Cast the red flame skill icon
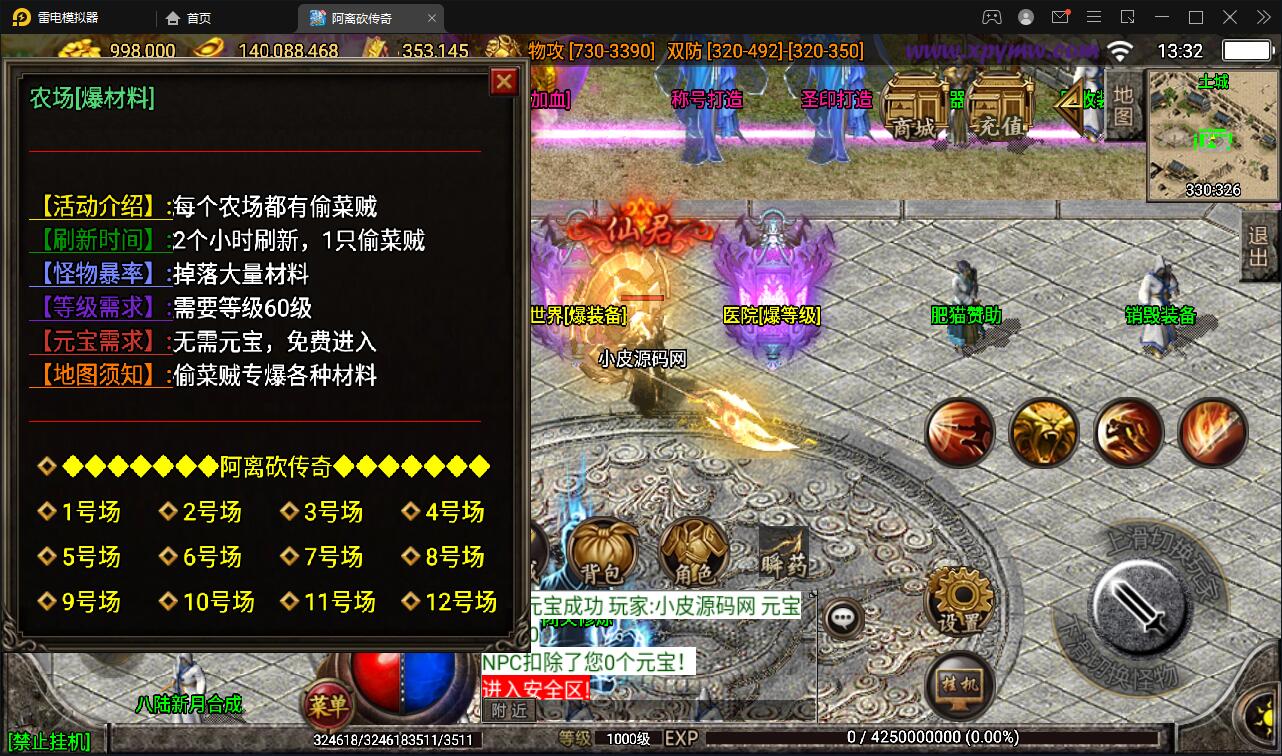The height and width of the screenshot is (756, 1282). 1211,432
